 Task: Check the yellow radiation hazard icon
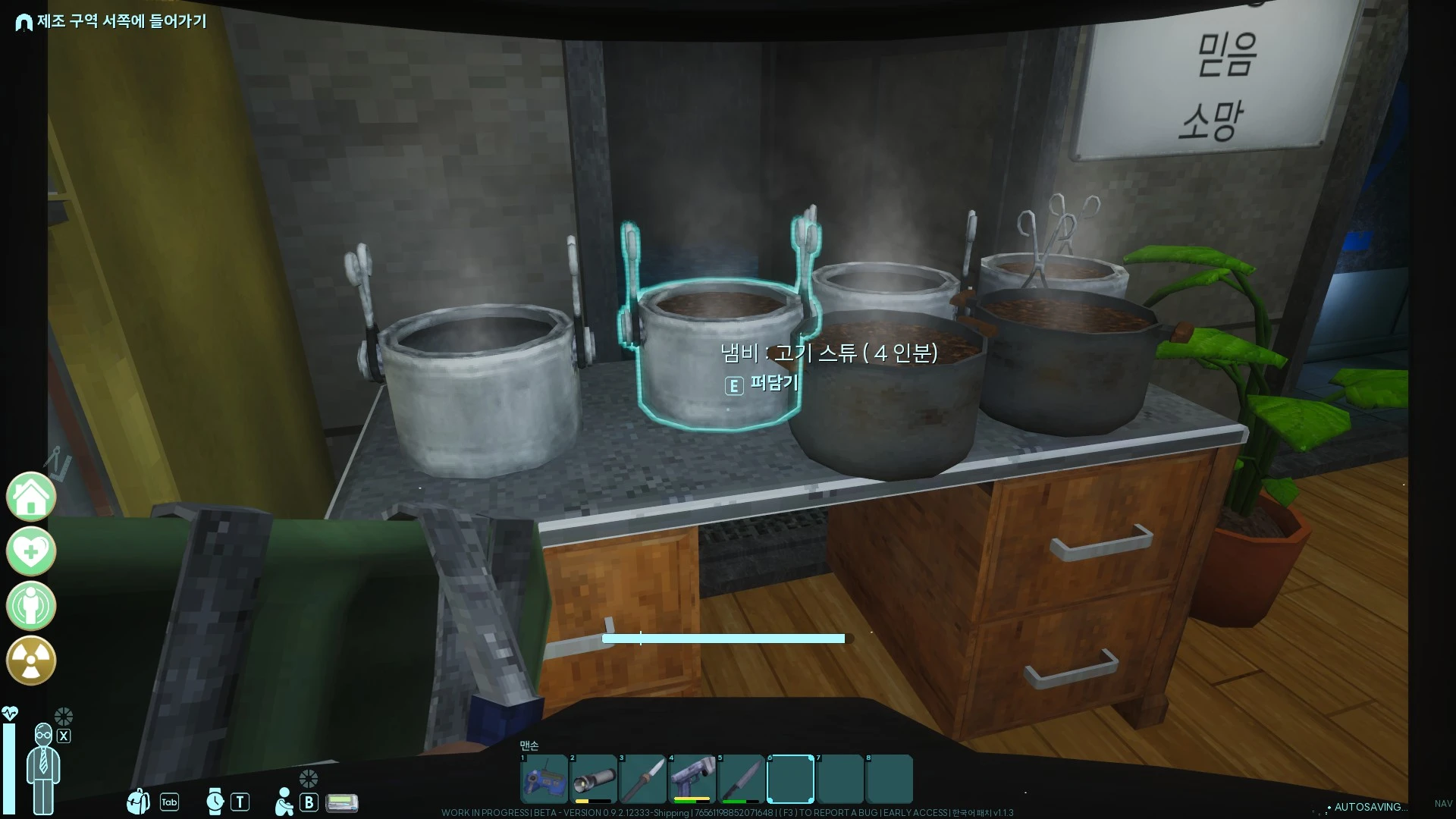pyautogui.click(x=31, y=661)
